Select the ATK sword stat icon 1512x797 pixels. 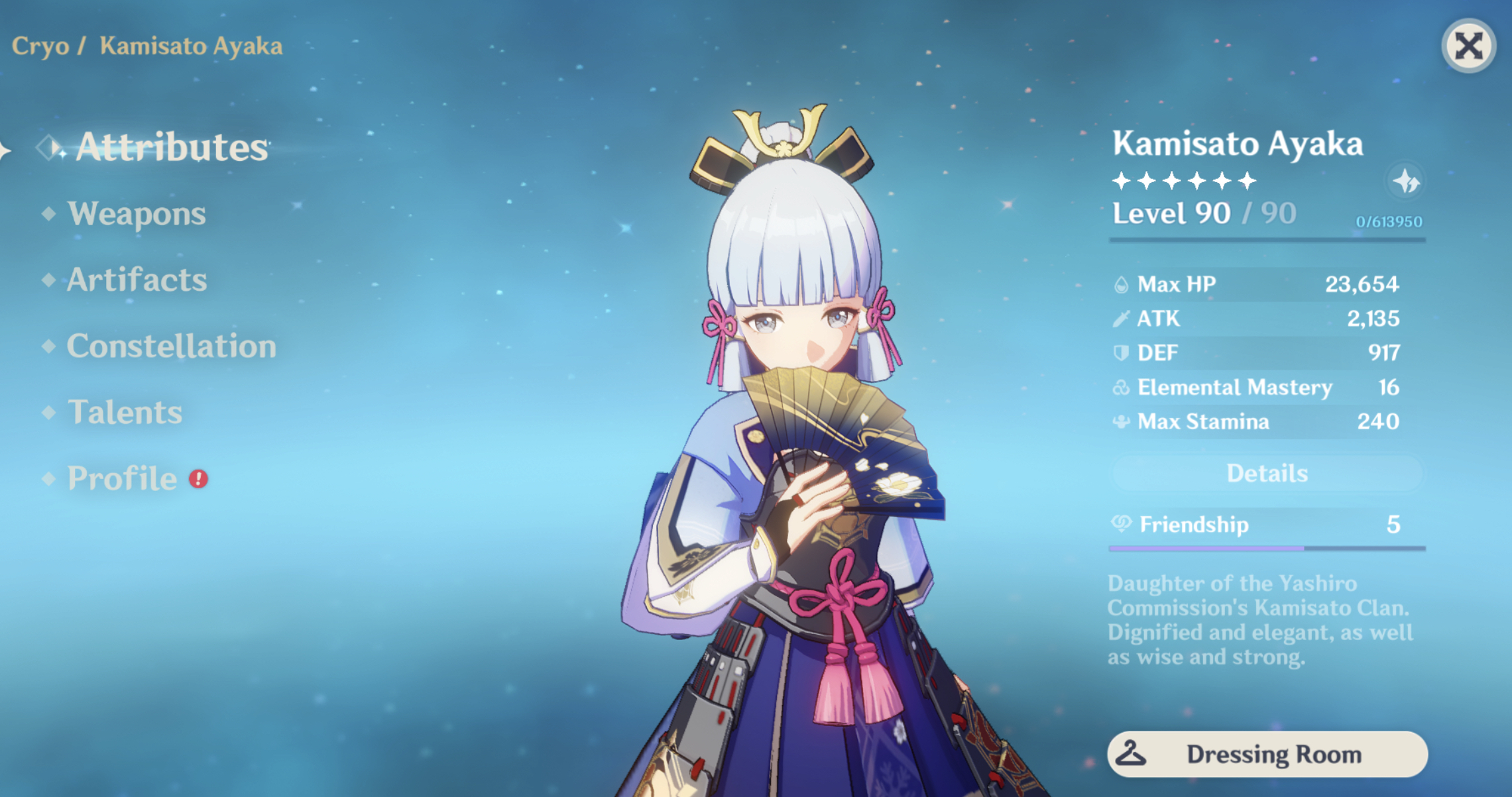click(1122, 319)
